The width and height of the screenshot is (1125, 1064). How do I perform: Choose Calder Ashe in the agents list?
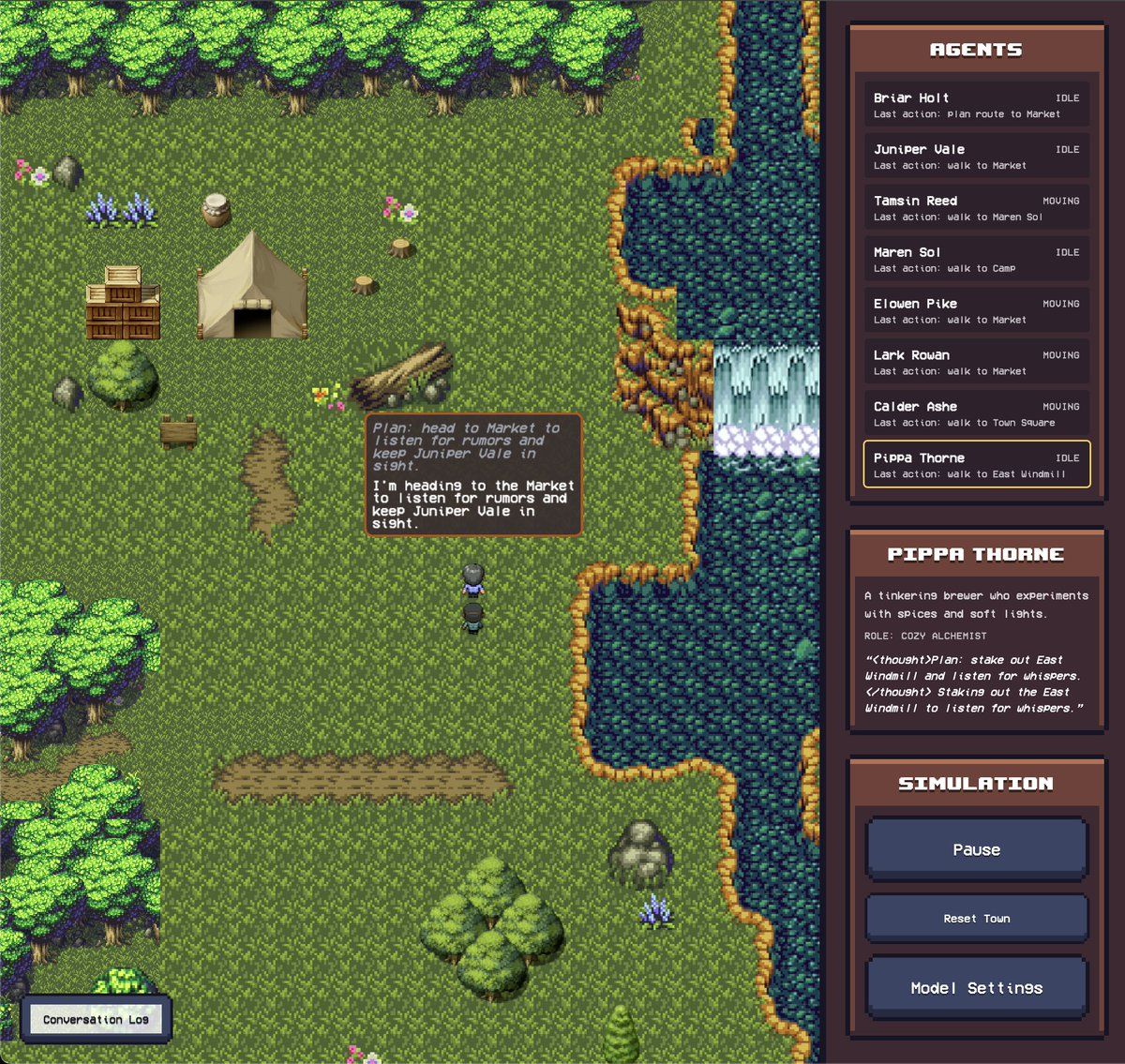tap(976, 414)
